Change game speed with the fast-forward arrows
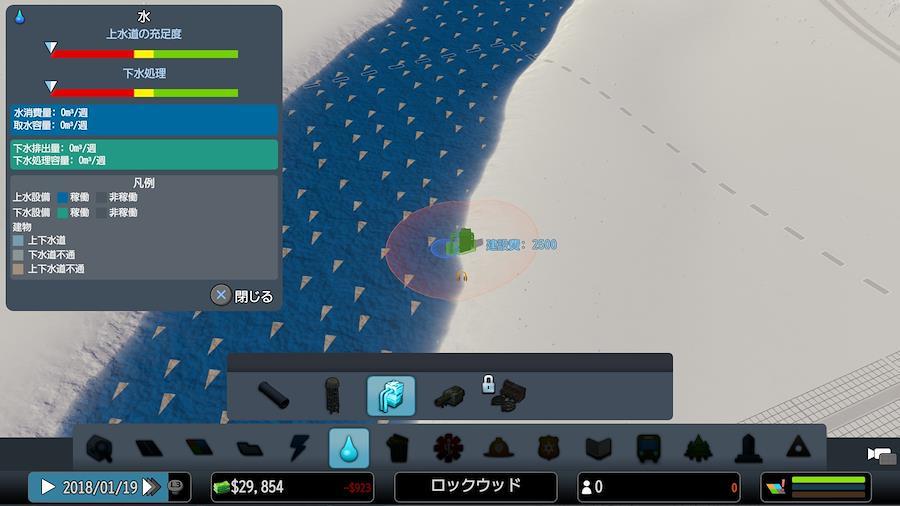 (x=151, y=487)
